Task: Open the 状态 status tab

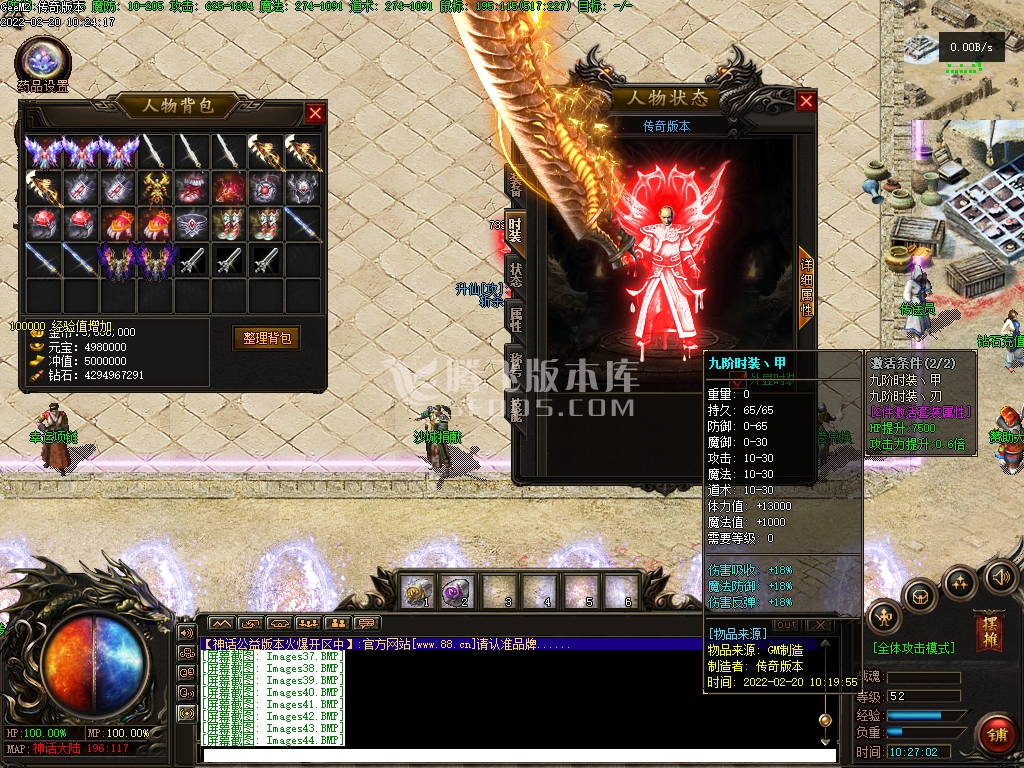Action: tap(516, 276)
